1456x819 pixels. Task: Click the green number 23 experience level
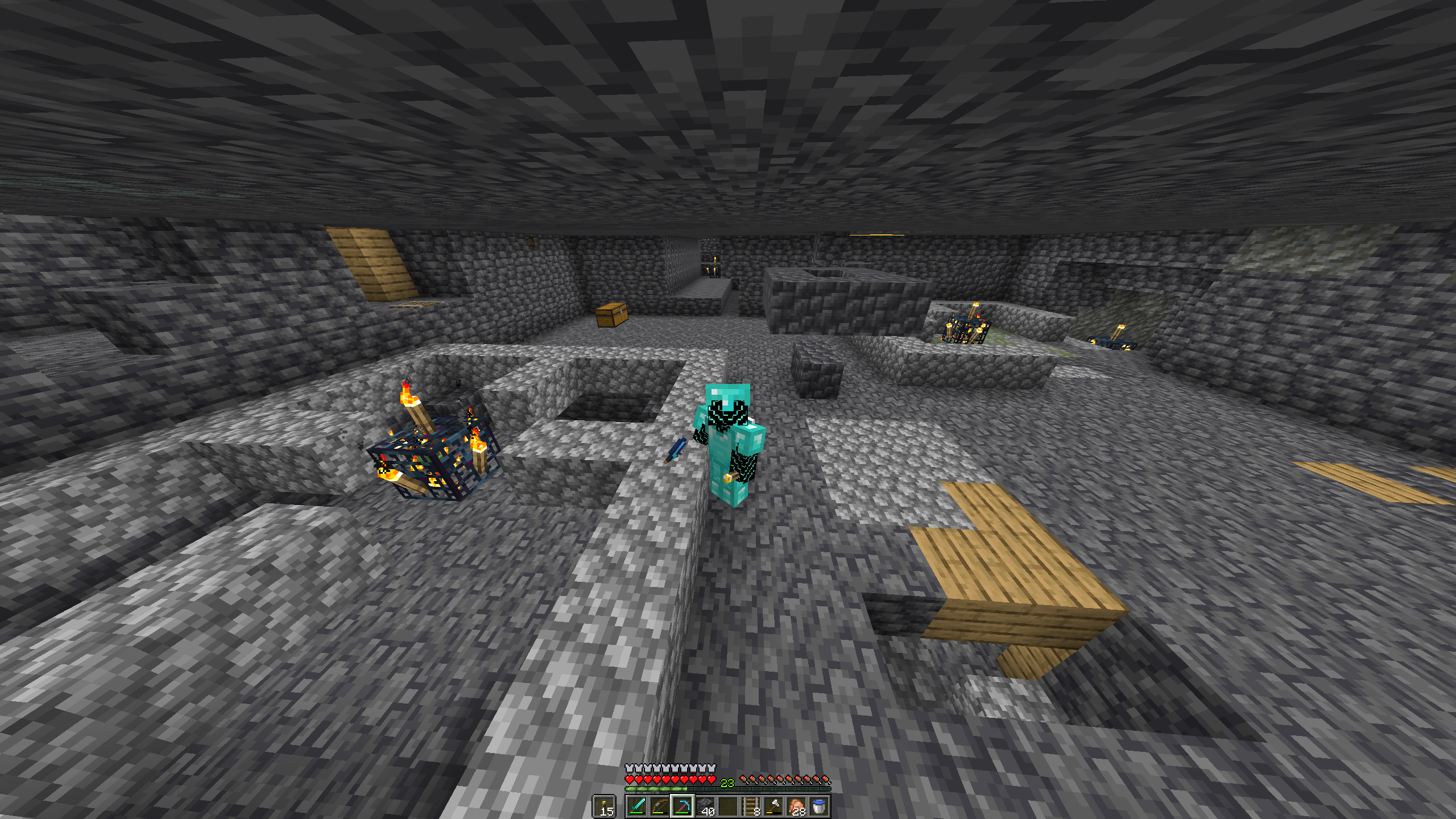(x=726, y=782)
